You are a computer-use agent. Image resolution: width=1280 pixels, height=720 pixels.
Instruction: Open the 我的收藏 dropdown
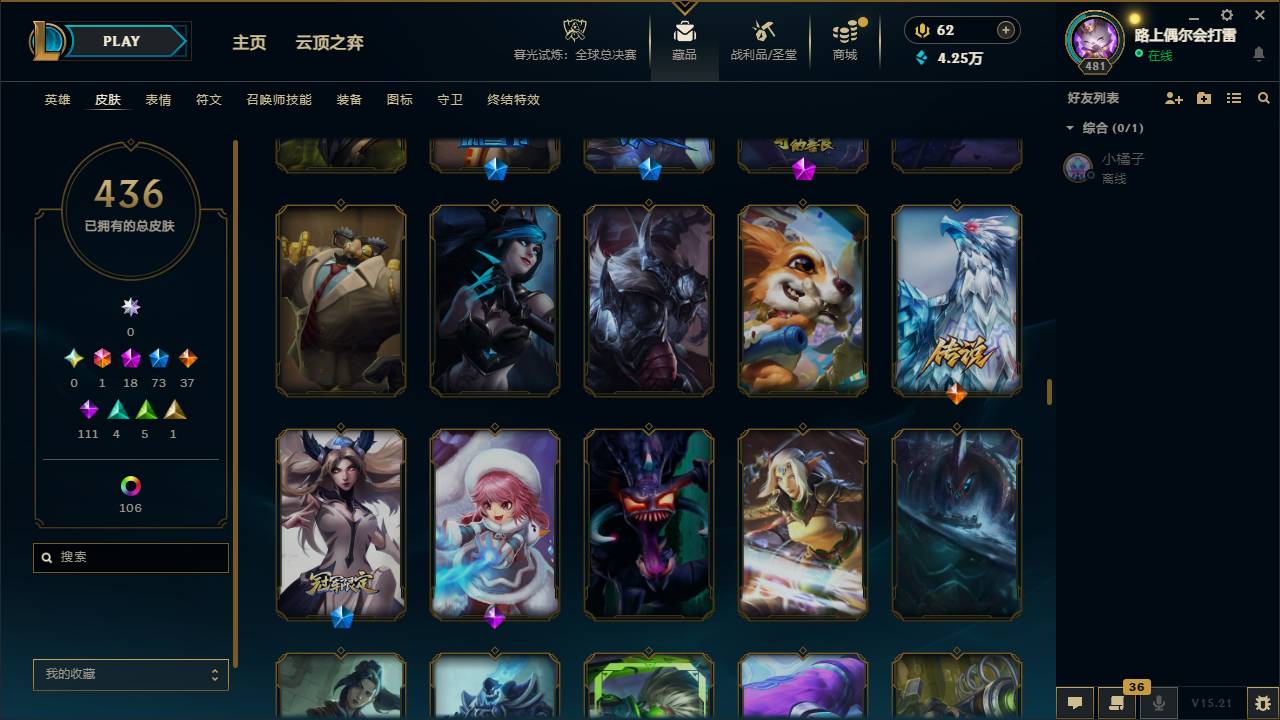[130, 675]
